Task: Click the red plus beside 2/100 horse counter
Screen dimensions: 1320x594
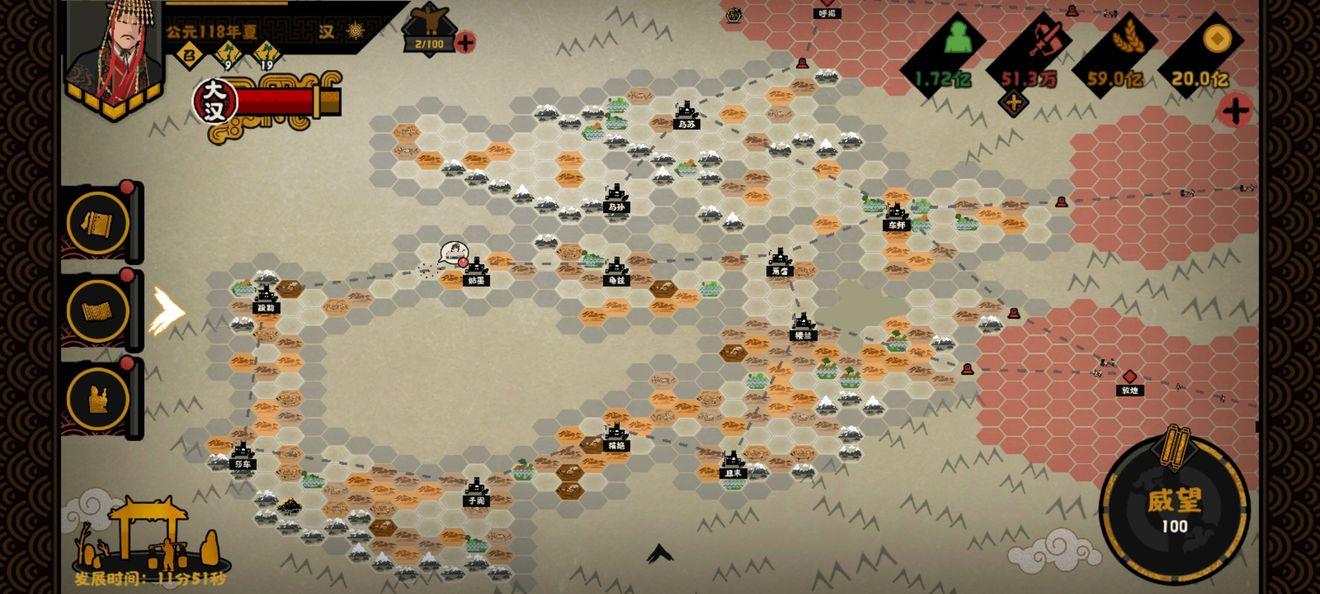Action: (465, 42)
